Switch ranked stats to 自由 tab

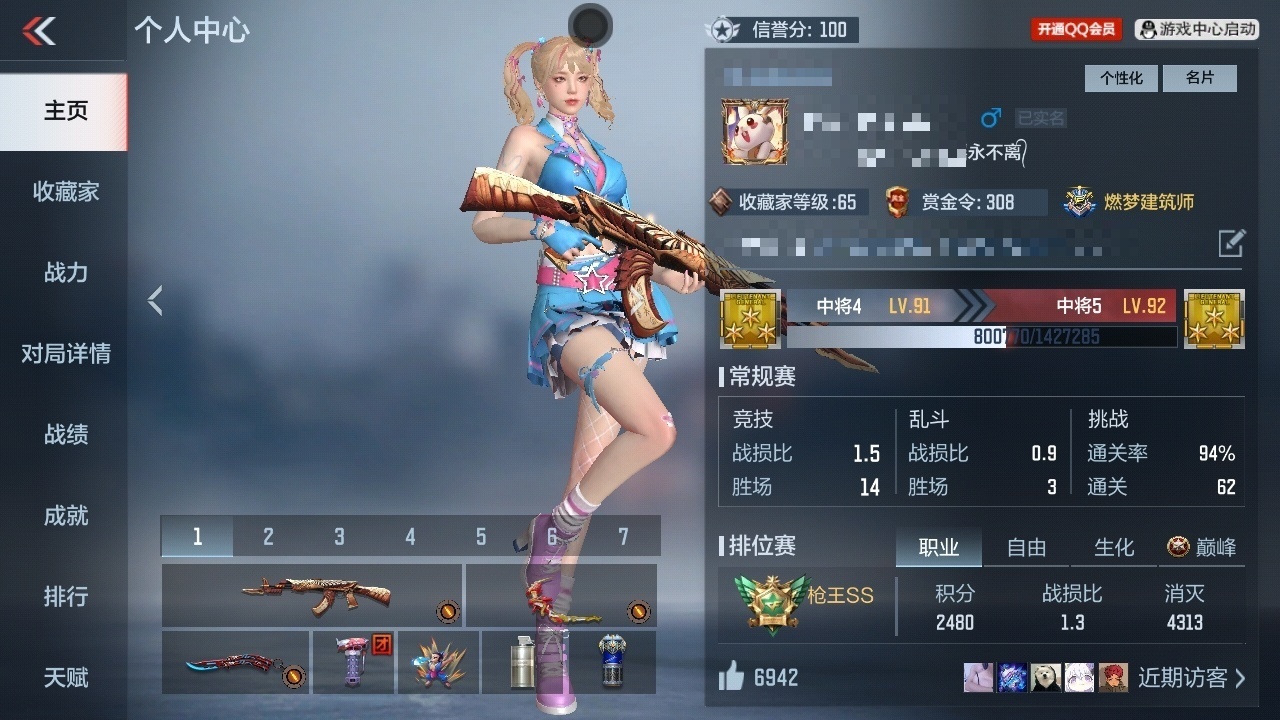tap(1026, 547)
